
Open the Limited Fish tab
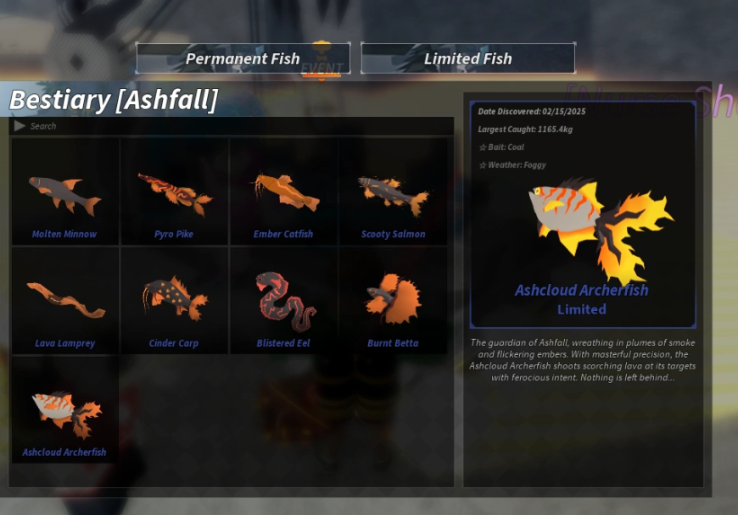tap(467, 58)
